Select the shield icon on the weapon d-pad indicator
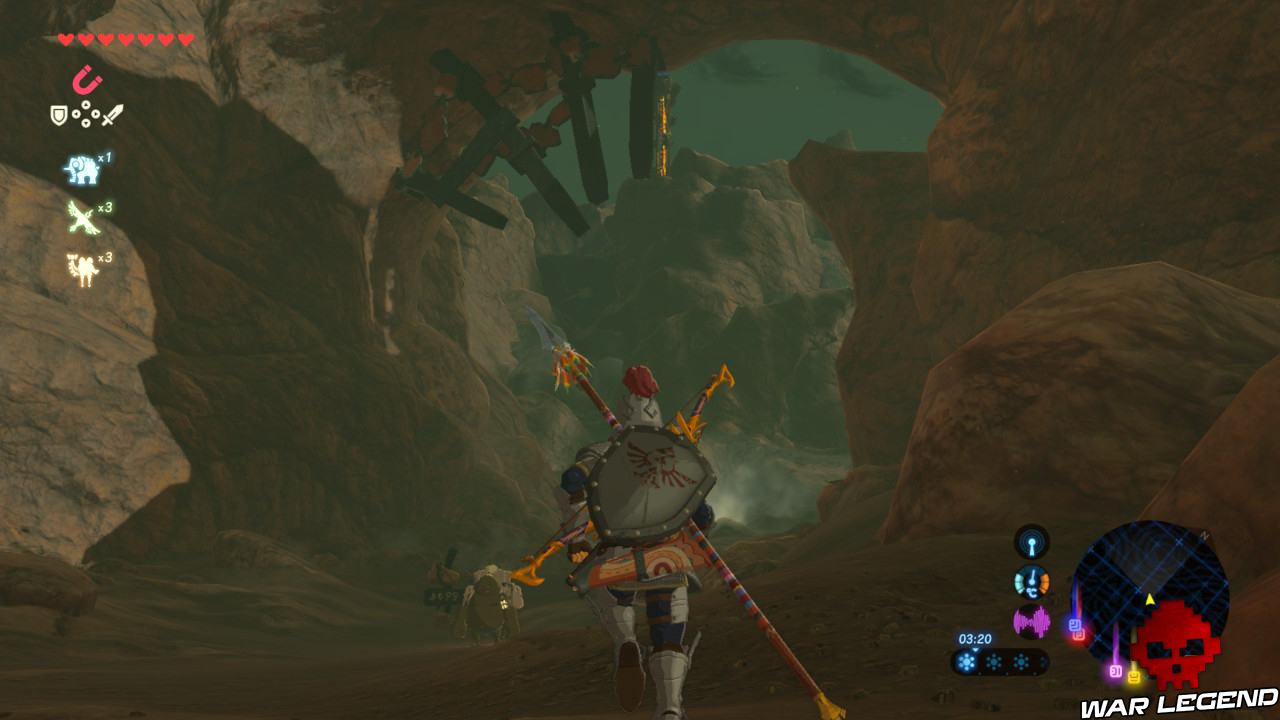 (x=57, y=114)
